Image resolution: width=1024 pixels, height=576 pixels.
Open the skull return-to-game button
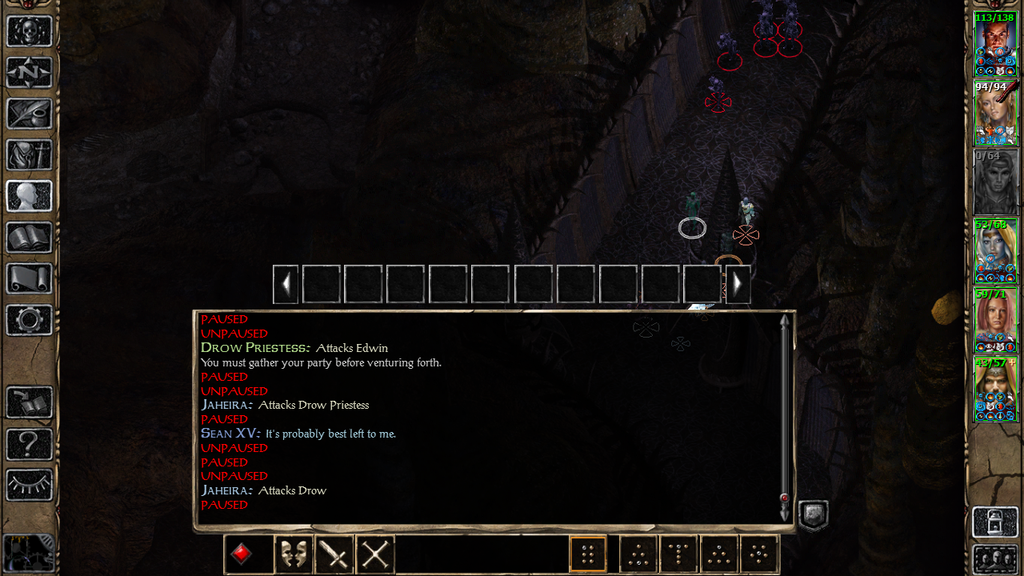(x=29, y=31)
